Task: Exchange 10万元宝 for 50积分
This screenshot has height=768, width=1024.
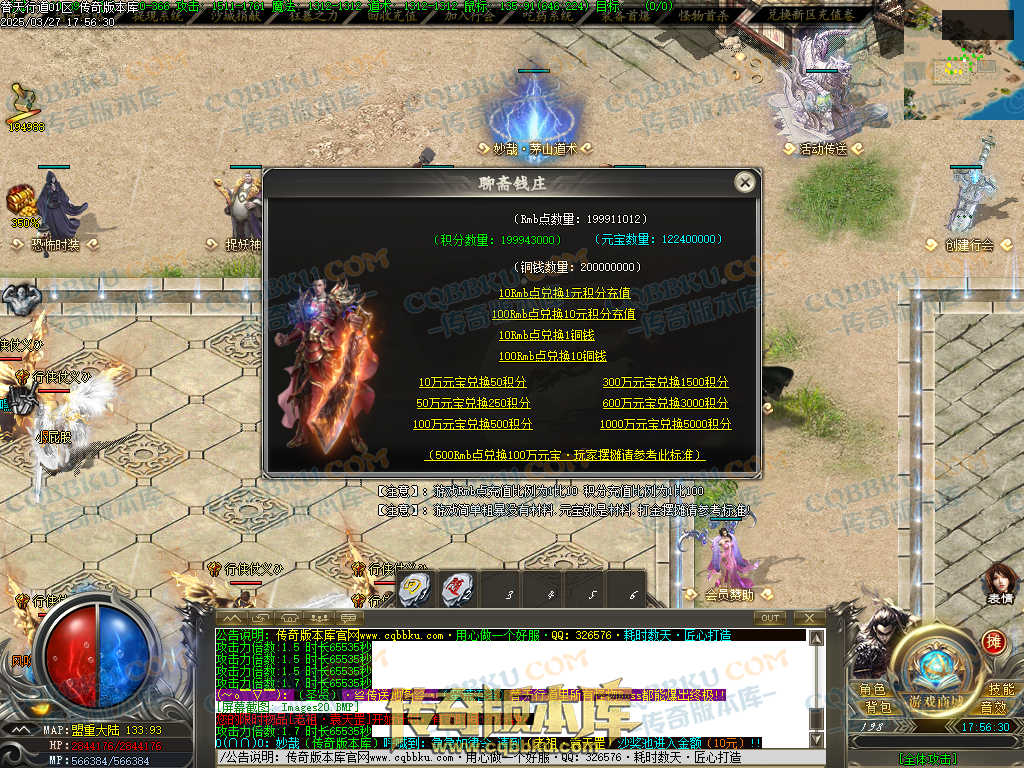Action: [x=472, y=382]
